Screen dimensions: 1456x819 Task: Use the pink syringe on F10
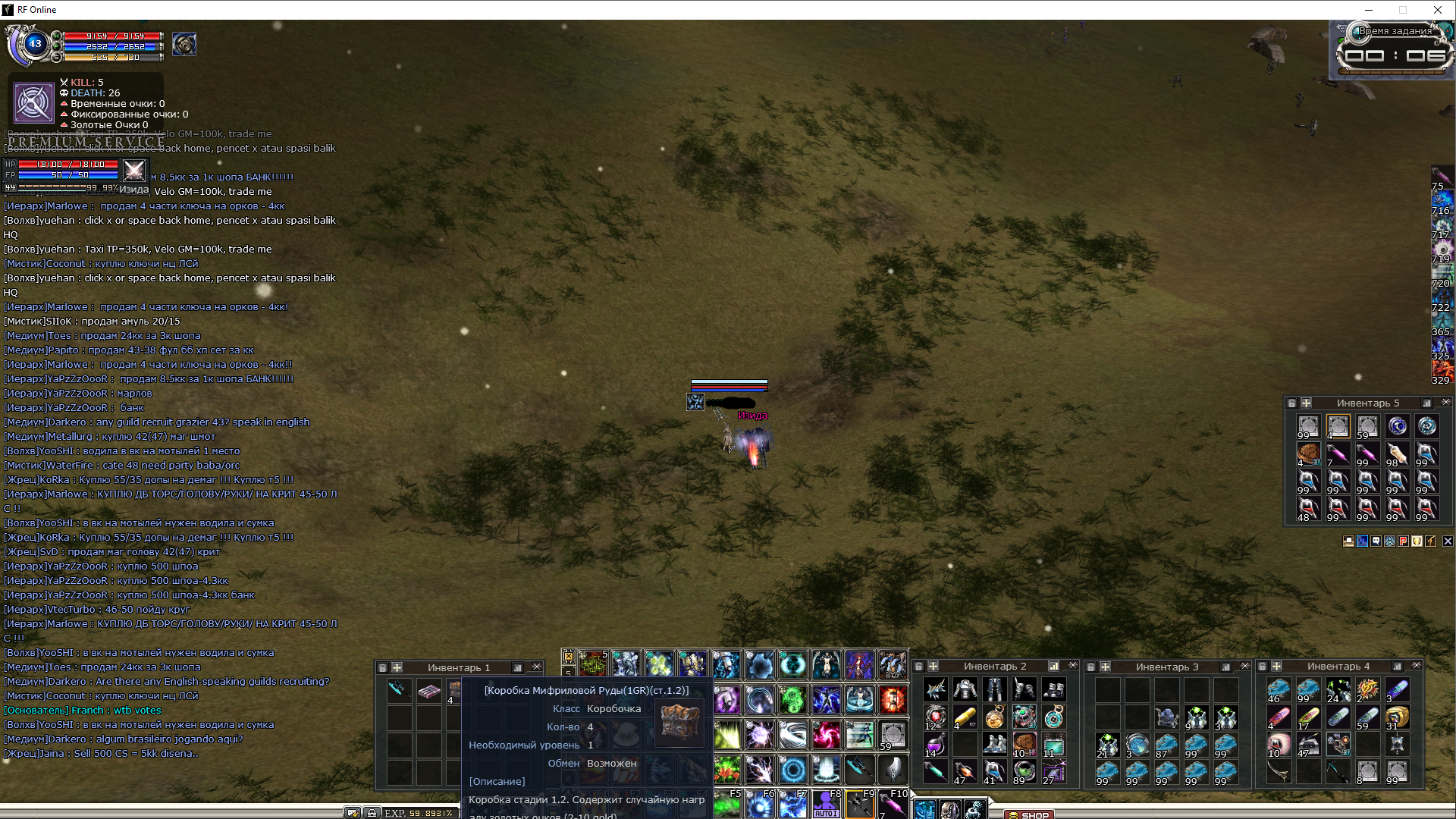point(893,804)
